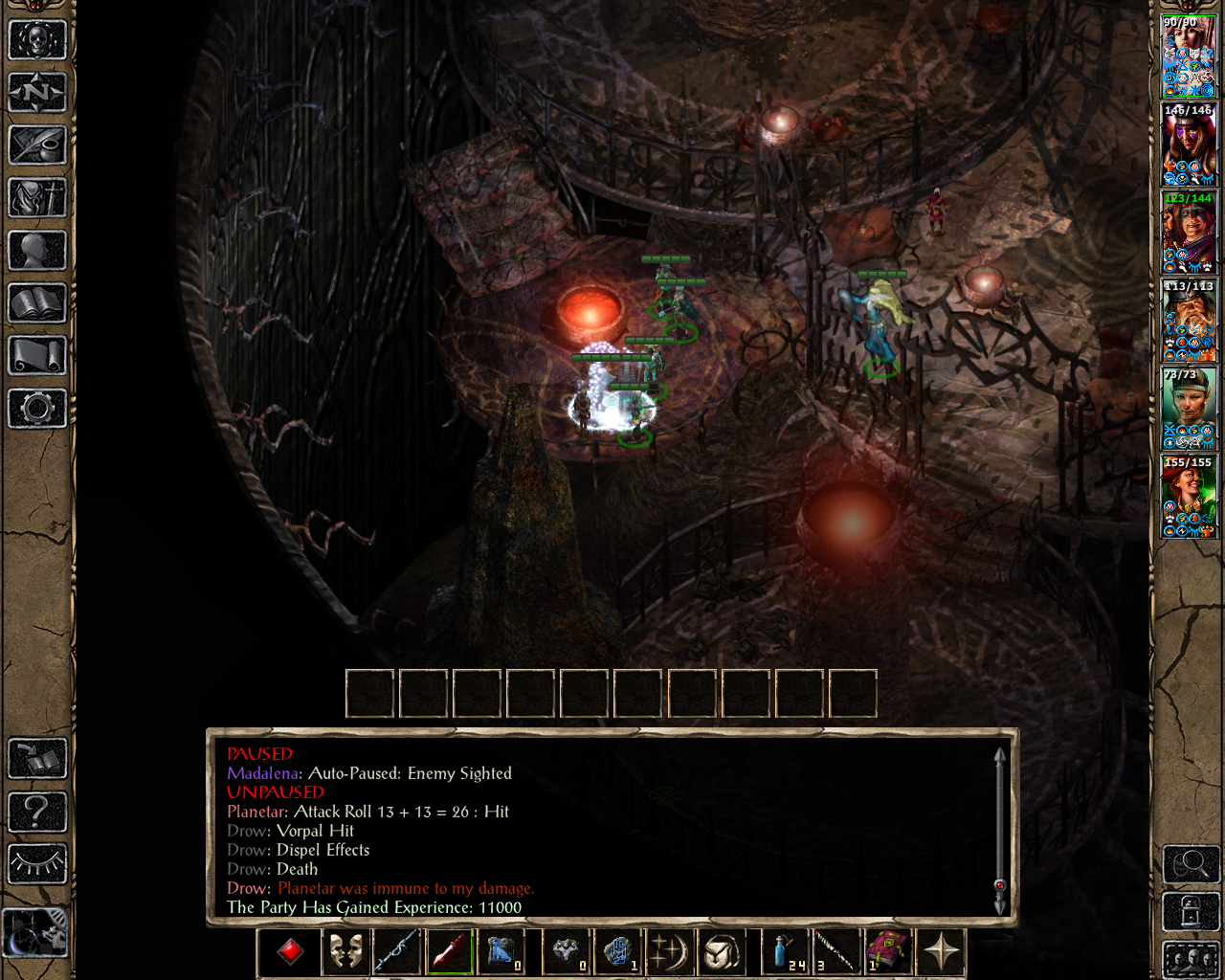Use the blue potion quick item
This screenshot has width=1225, height=980.
tap(786, 952)
